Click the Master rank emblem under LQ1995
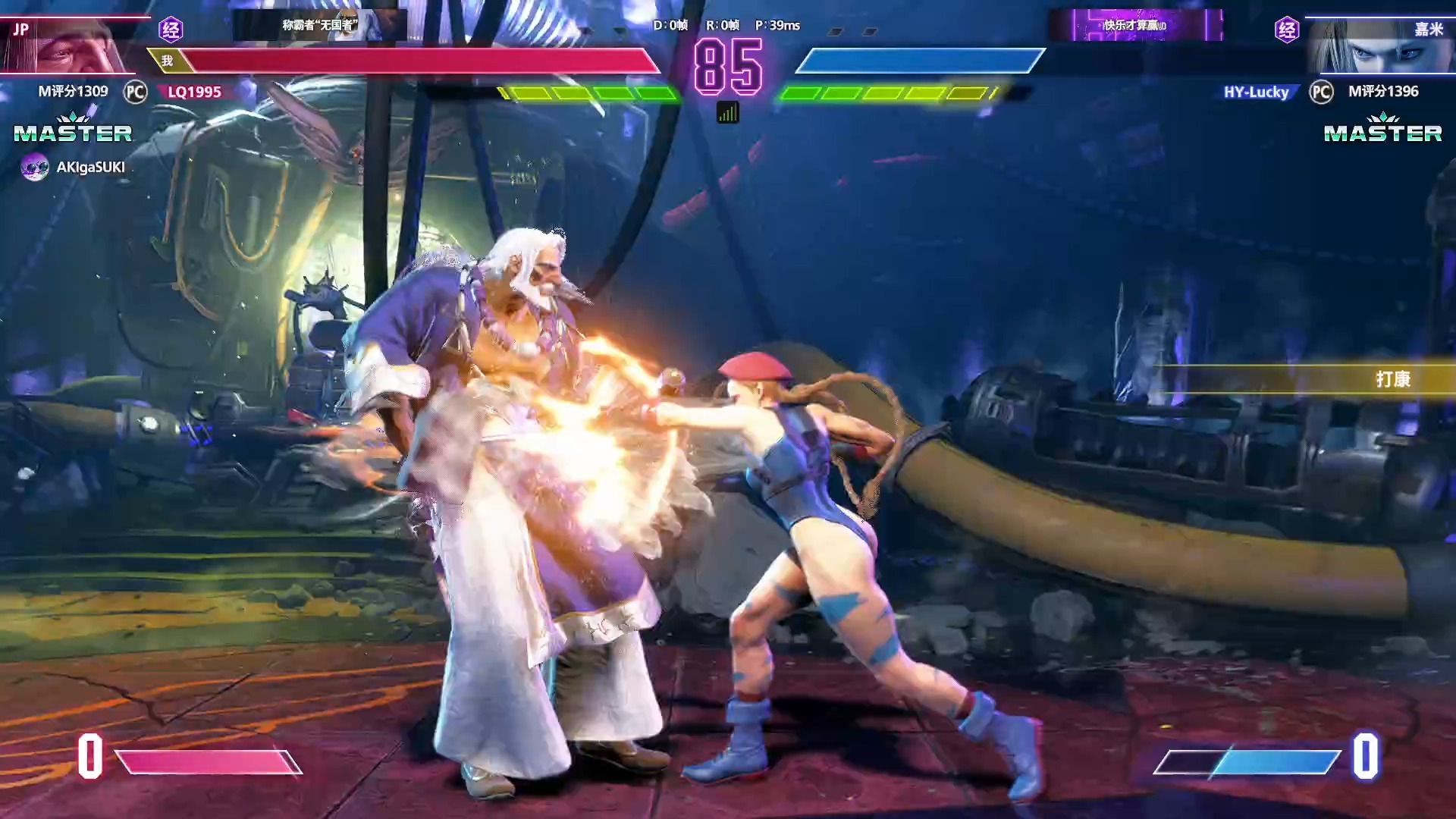The height and width of the screenshot is (819, 1456). point(73,129)
